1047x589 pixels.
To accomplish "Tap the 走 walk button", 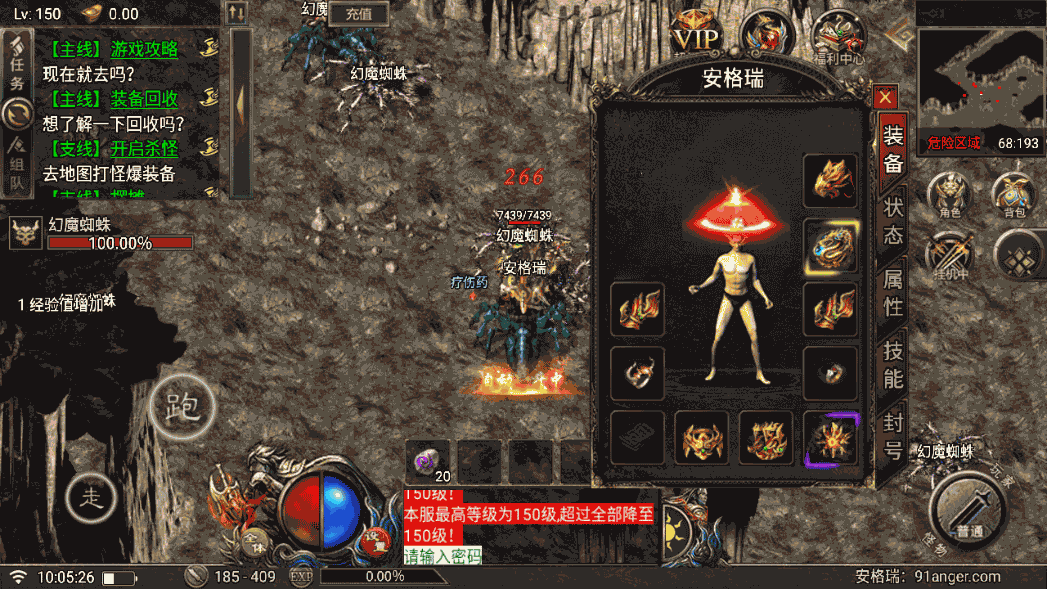I will tap(92, 496).
